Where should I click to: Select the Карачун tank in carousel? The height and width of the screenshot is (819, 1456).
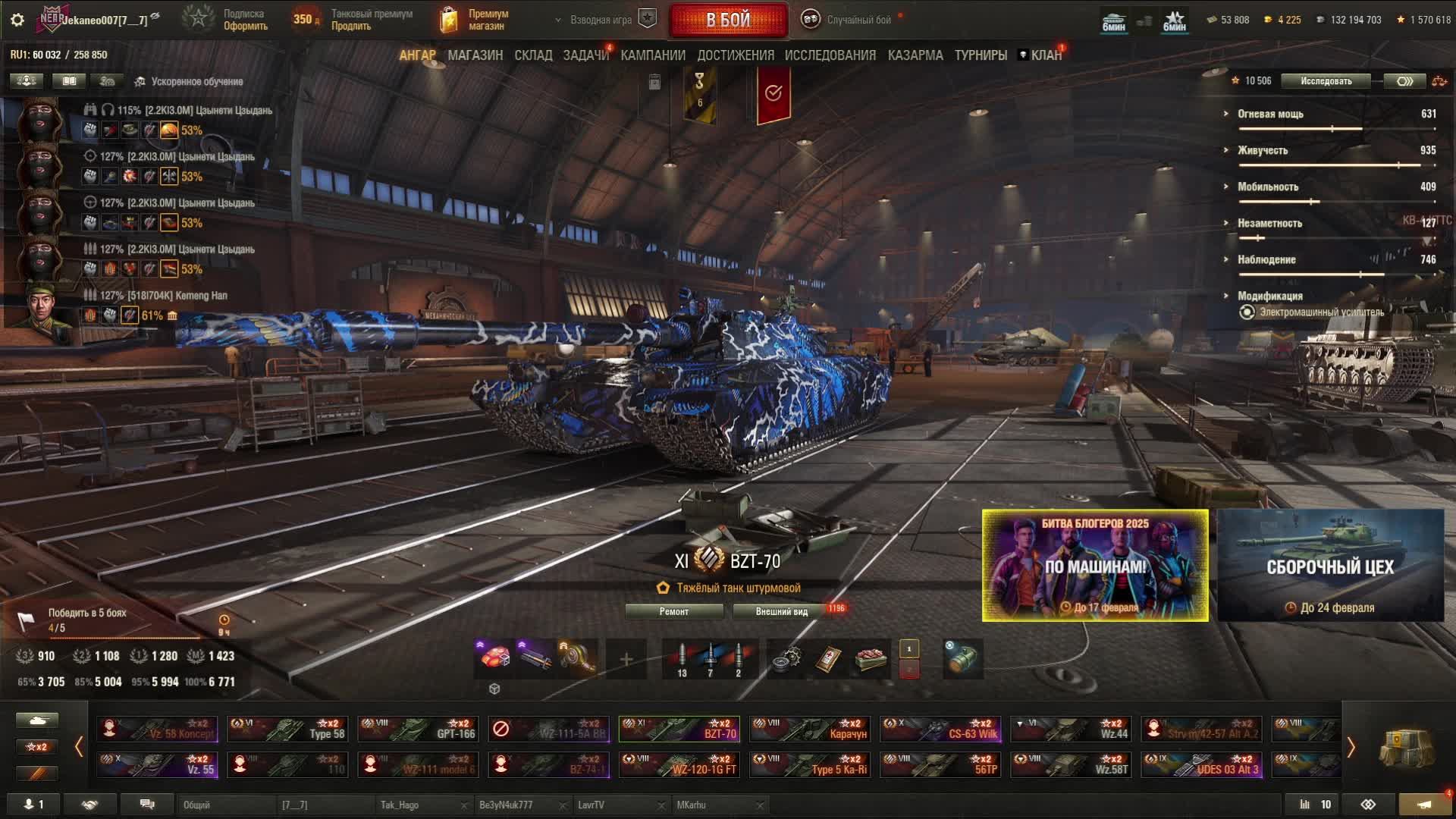tap(809, 729)
